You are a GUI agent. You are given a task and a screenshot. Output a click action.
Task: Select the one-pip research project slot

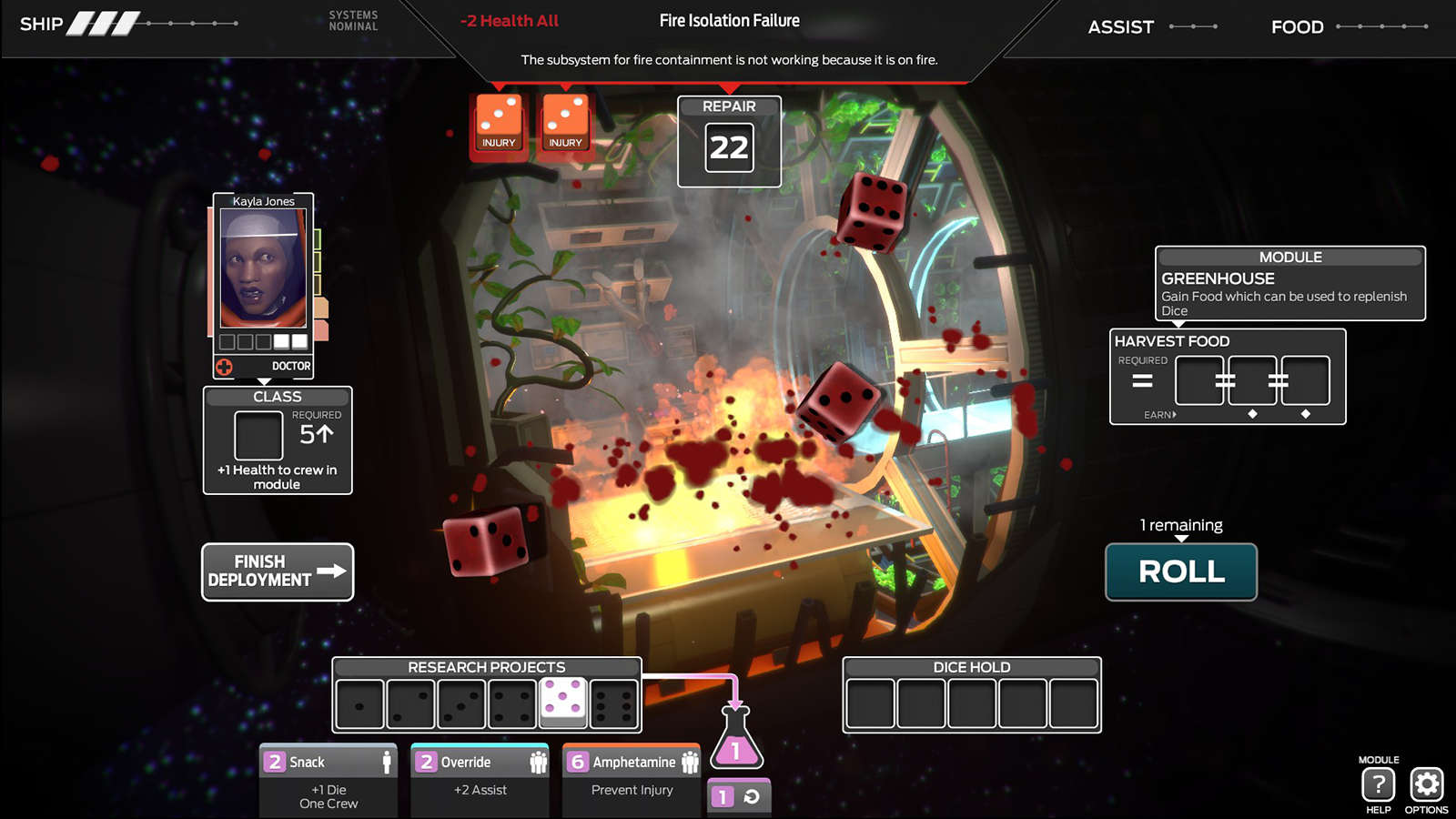(360, 704)
